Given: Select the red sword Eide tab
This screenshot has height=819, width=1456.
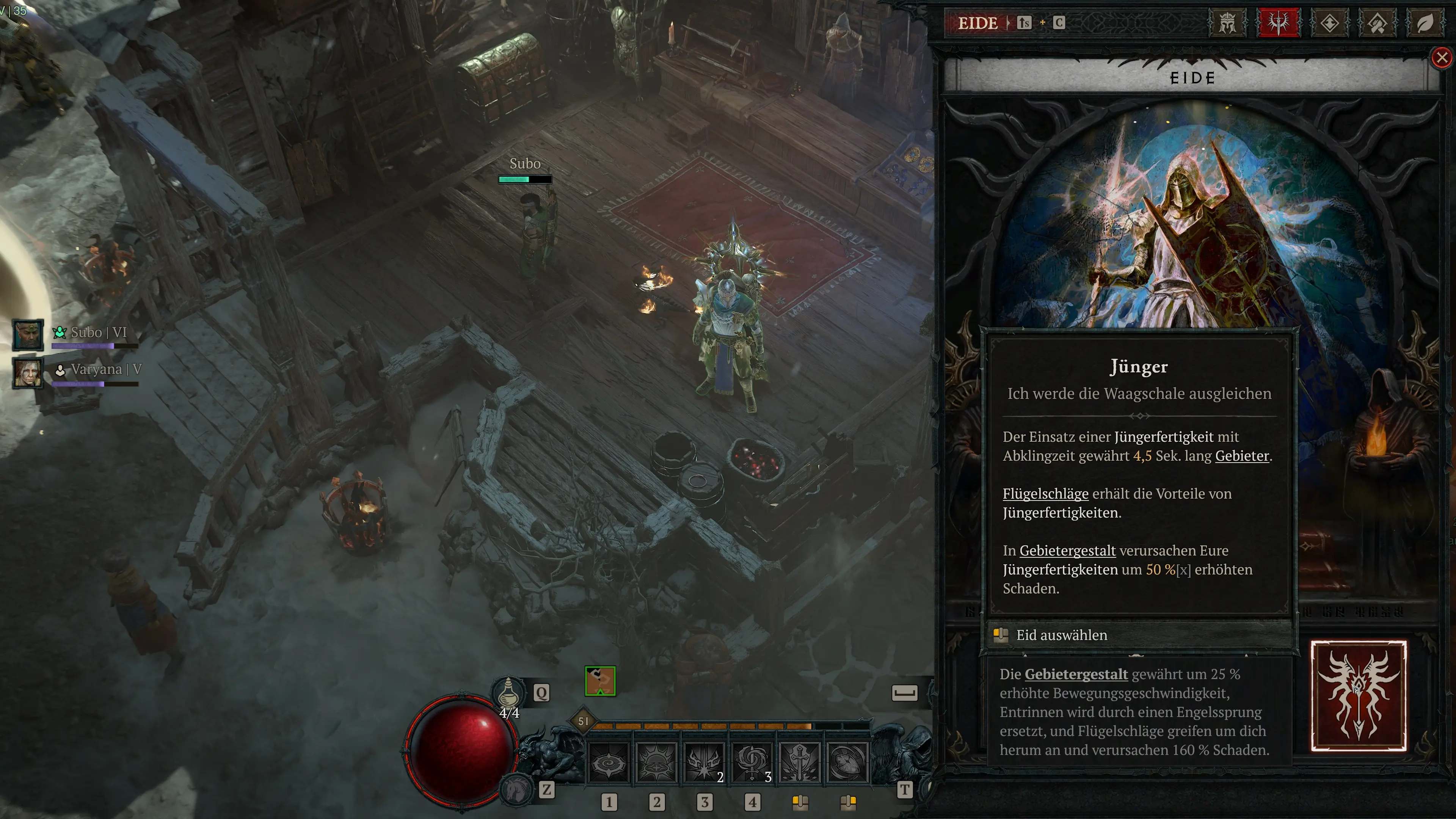Looking at the screenshot, I should point(1278,23).
